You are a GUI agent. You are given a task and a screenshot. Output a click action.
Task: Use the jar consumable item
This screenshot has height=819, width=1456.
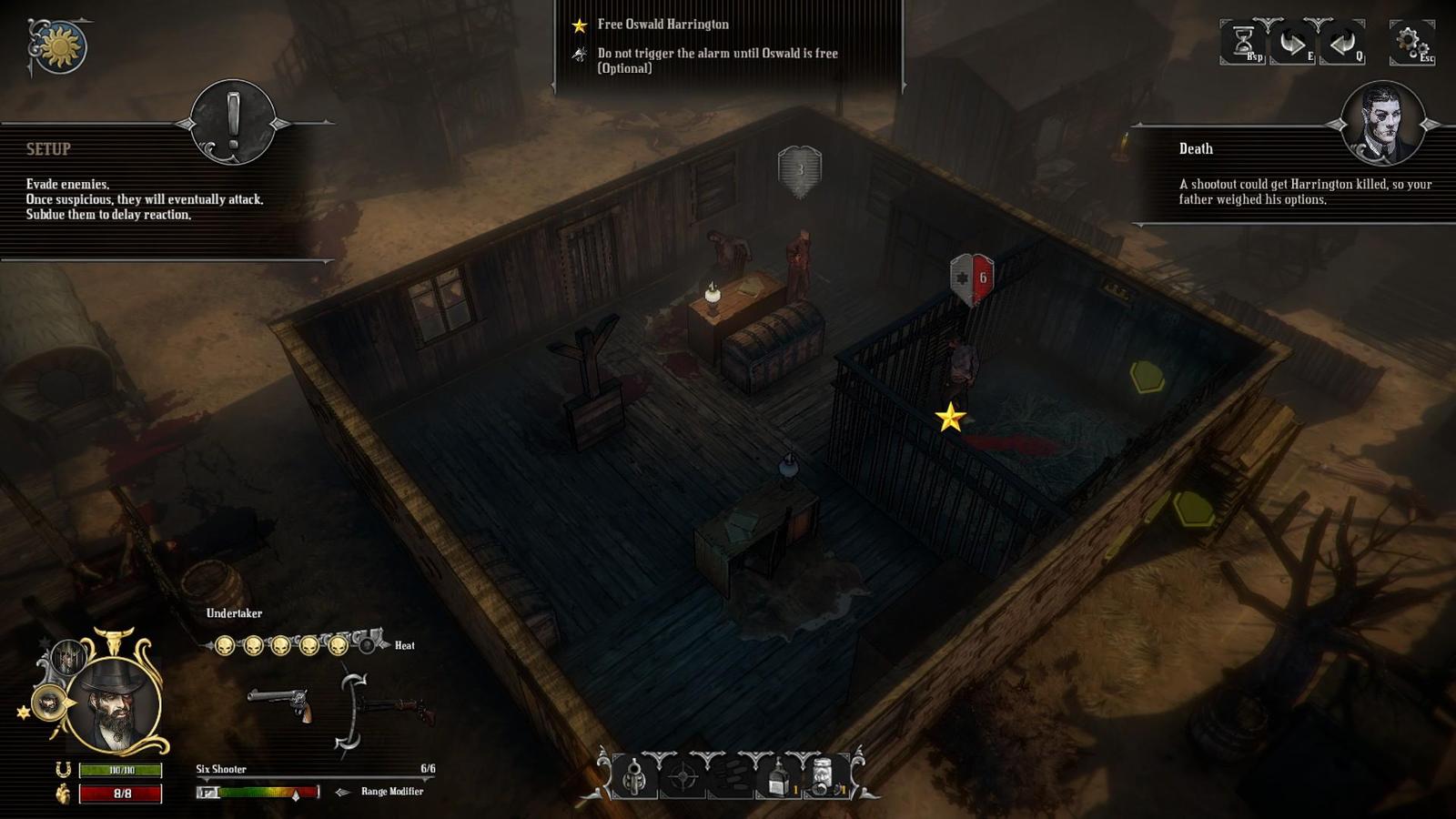coord(824,777)
